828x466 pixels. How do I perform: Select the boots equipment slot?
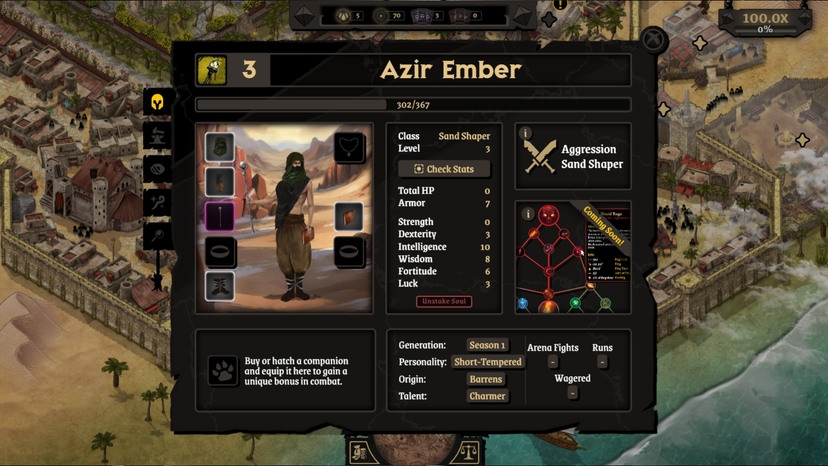[x=220, y=285]
